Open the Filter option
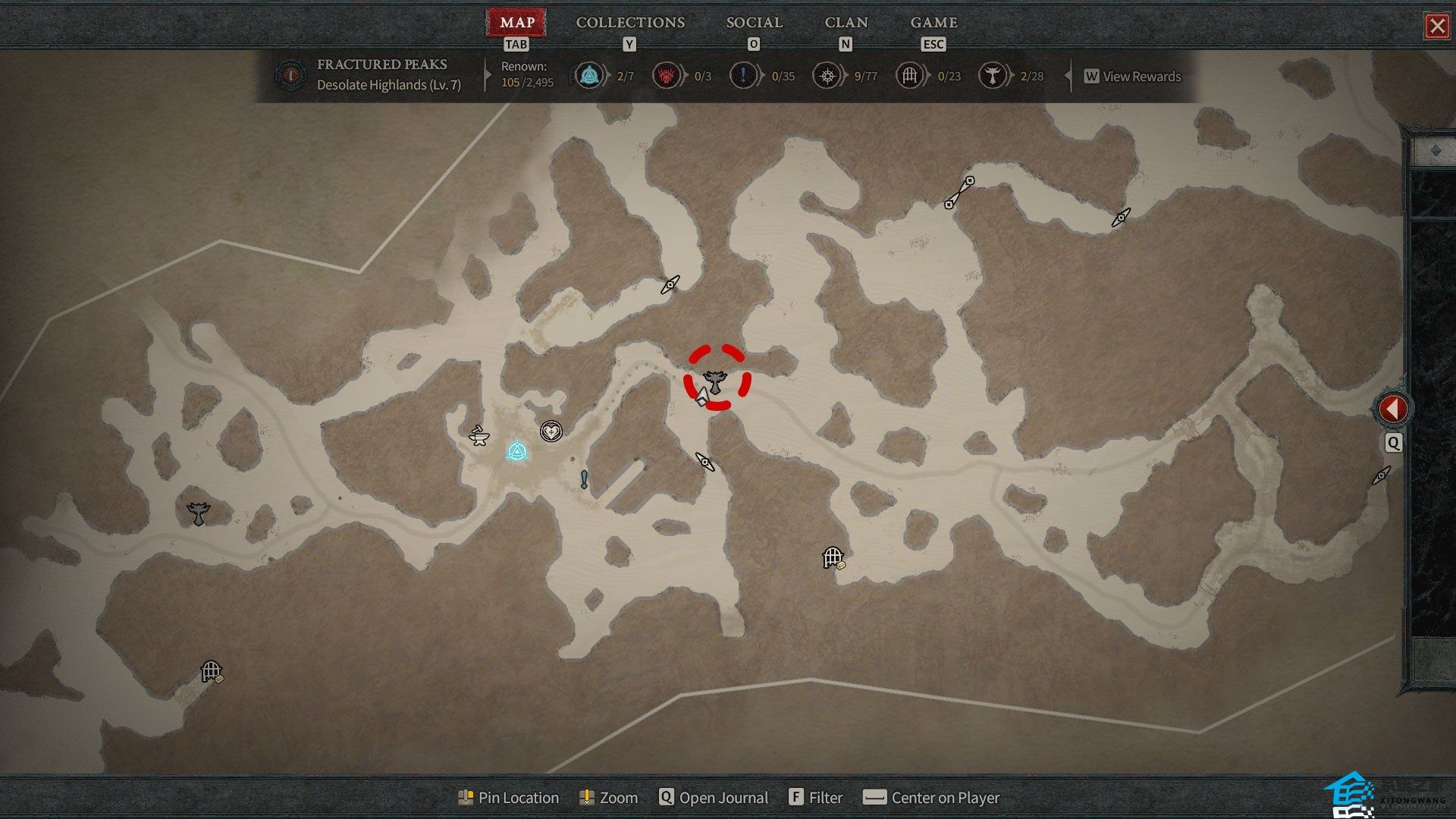 pos(816,798)
